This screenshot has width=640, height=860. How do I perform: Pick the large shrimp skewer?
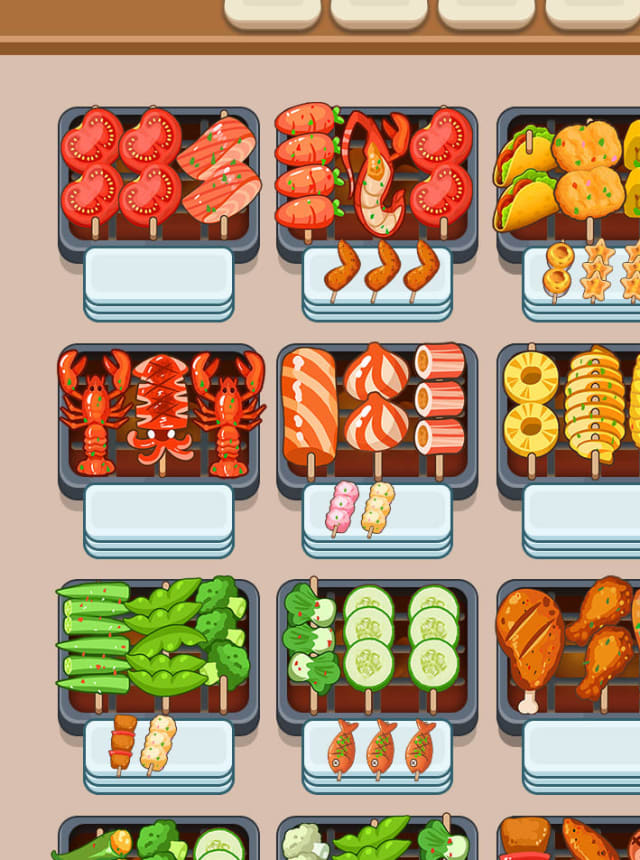pos(375,170)
